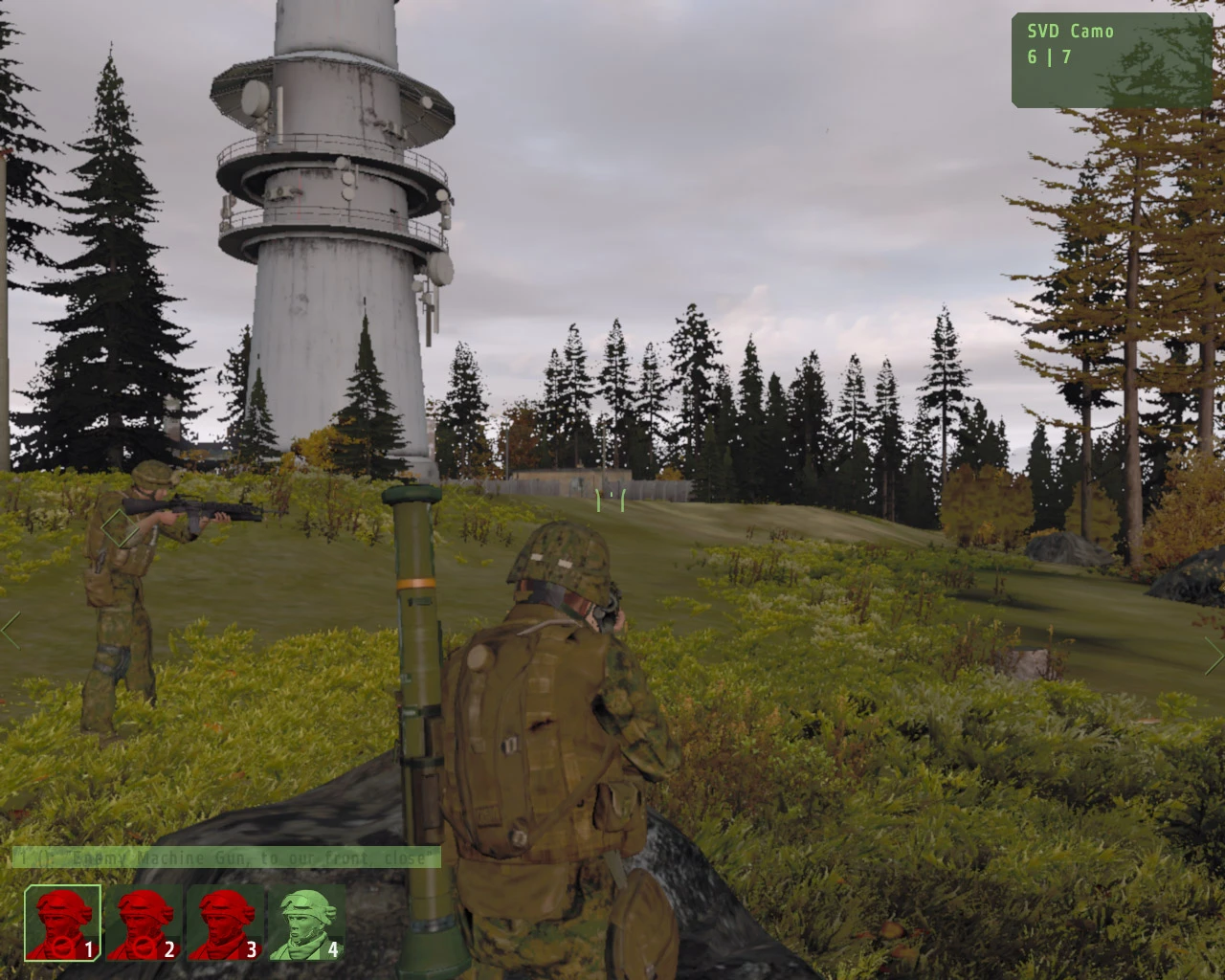Screen dimensions: 1225x980
Task: Toggle selection of unit 4 in the squad bar
Action: click(304, 922)
